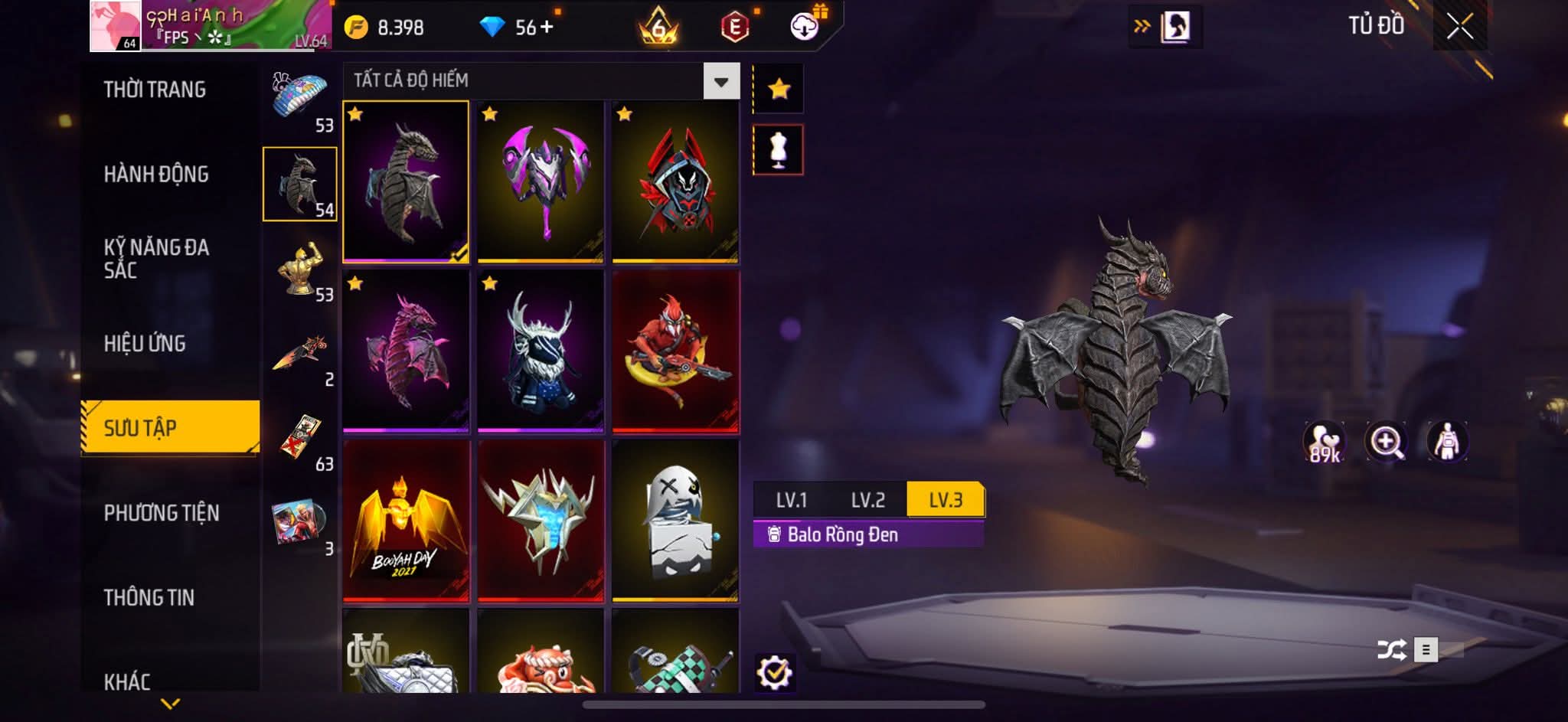Open the Tất Cả Độ Hiếm rarity dropdown

click(x=720, y=81)
